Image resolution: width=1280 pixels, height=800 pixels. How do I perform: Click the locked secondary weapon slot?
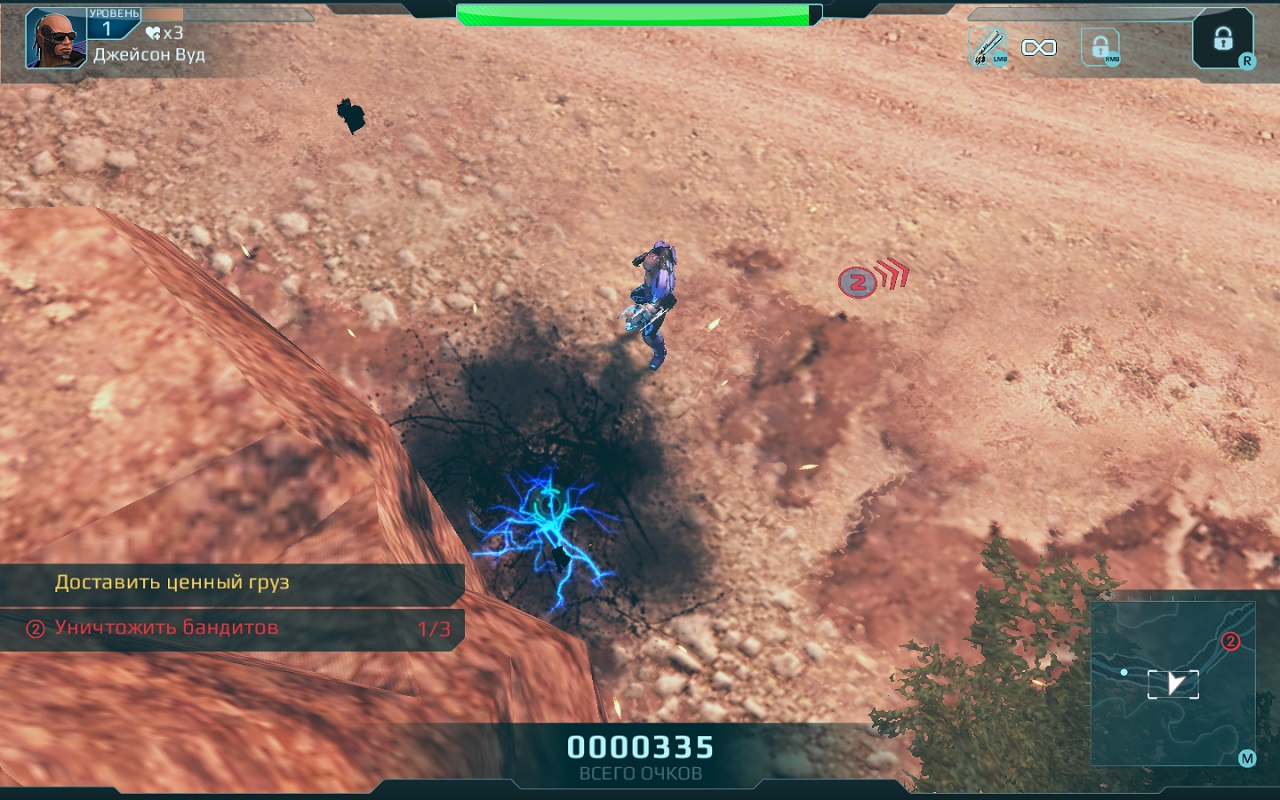1100,47
